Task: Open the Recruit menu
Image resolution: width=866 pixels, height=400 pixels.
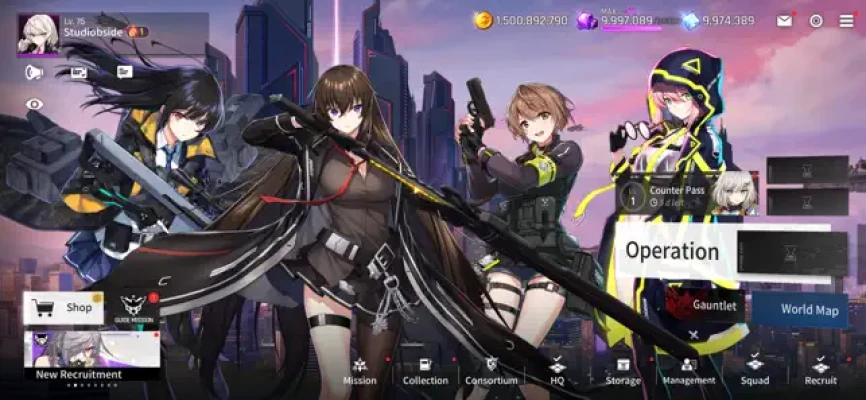Action: (x=820, y=371)
